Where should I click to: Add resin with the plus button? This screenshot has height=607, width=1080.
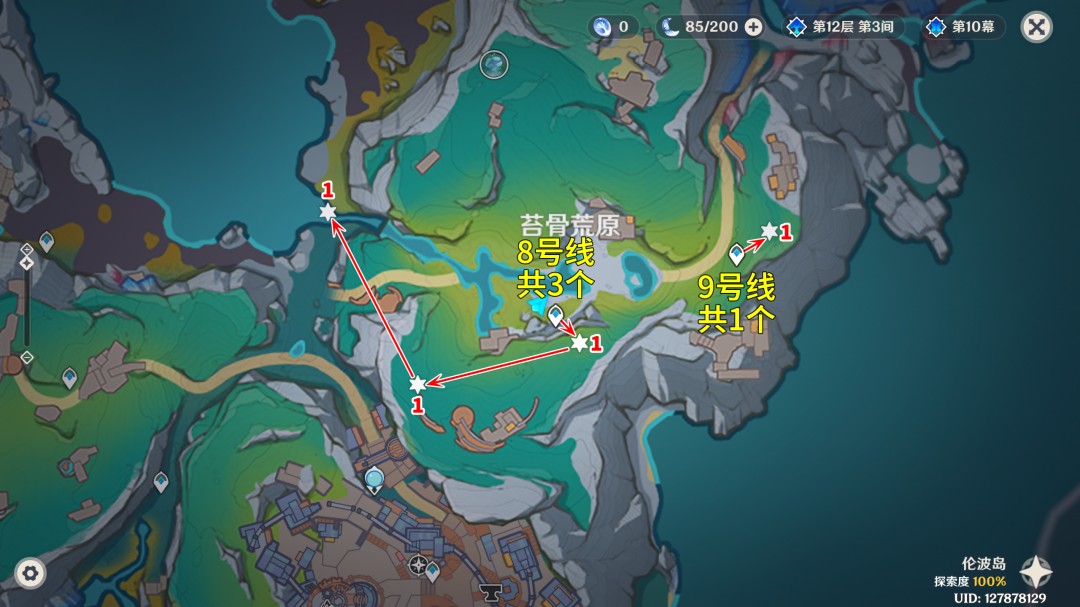[753, 27]
